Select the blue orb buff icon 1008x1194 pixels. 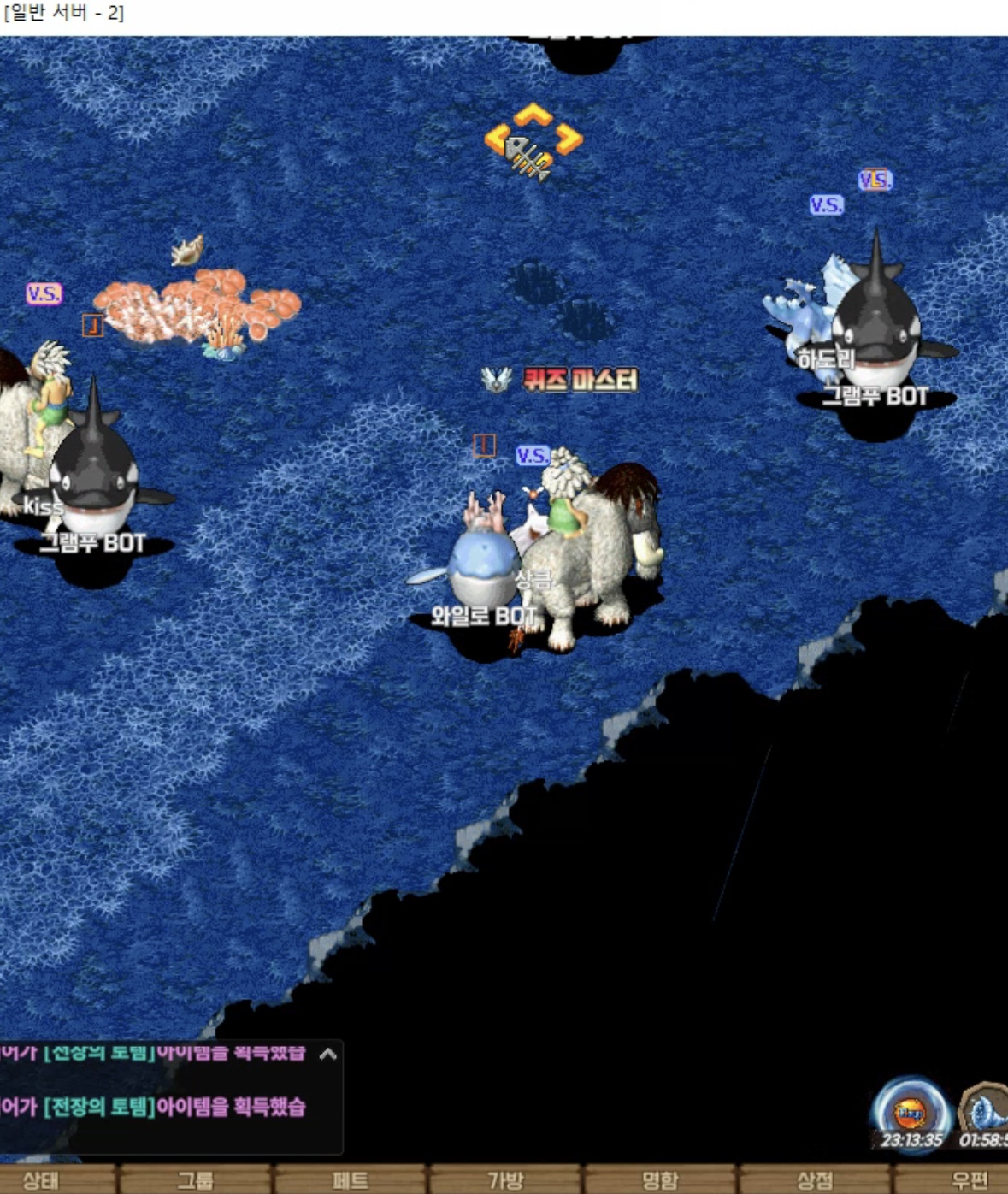(x=911, y=1112)
